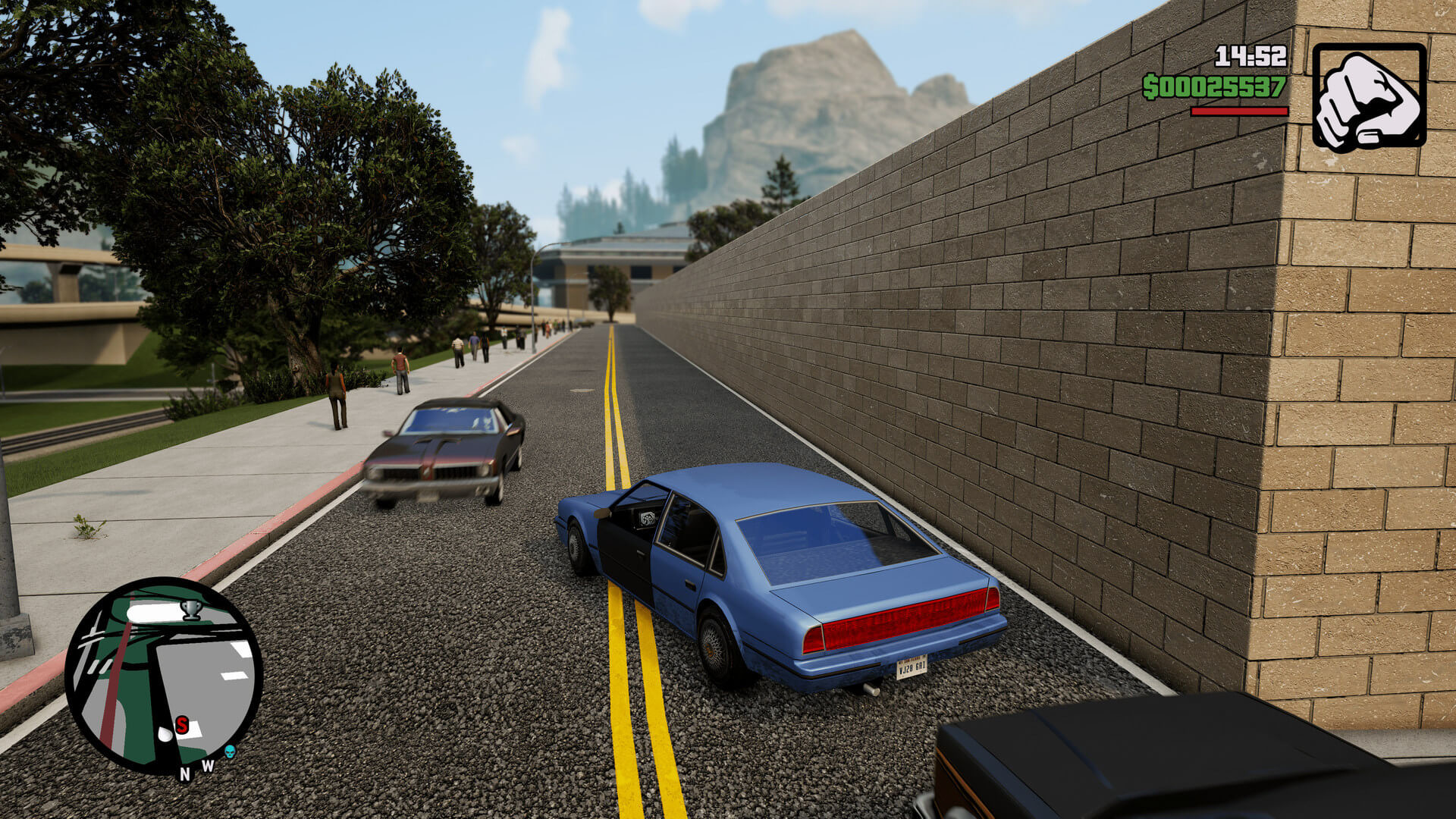The height and width of the screenshot is (819, 1456).
Task: Click the blue skull enemy blip on minimap
Action: click(231, 753)
